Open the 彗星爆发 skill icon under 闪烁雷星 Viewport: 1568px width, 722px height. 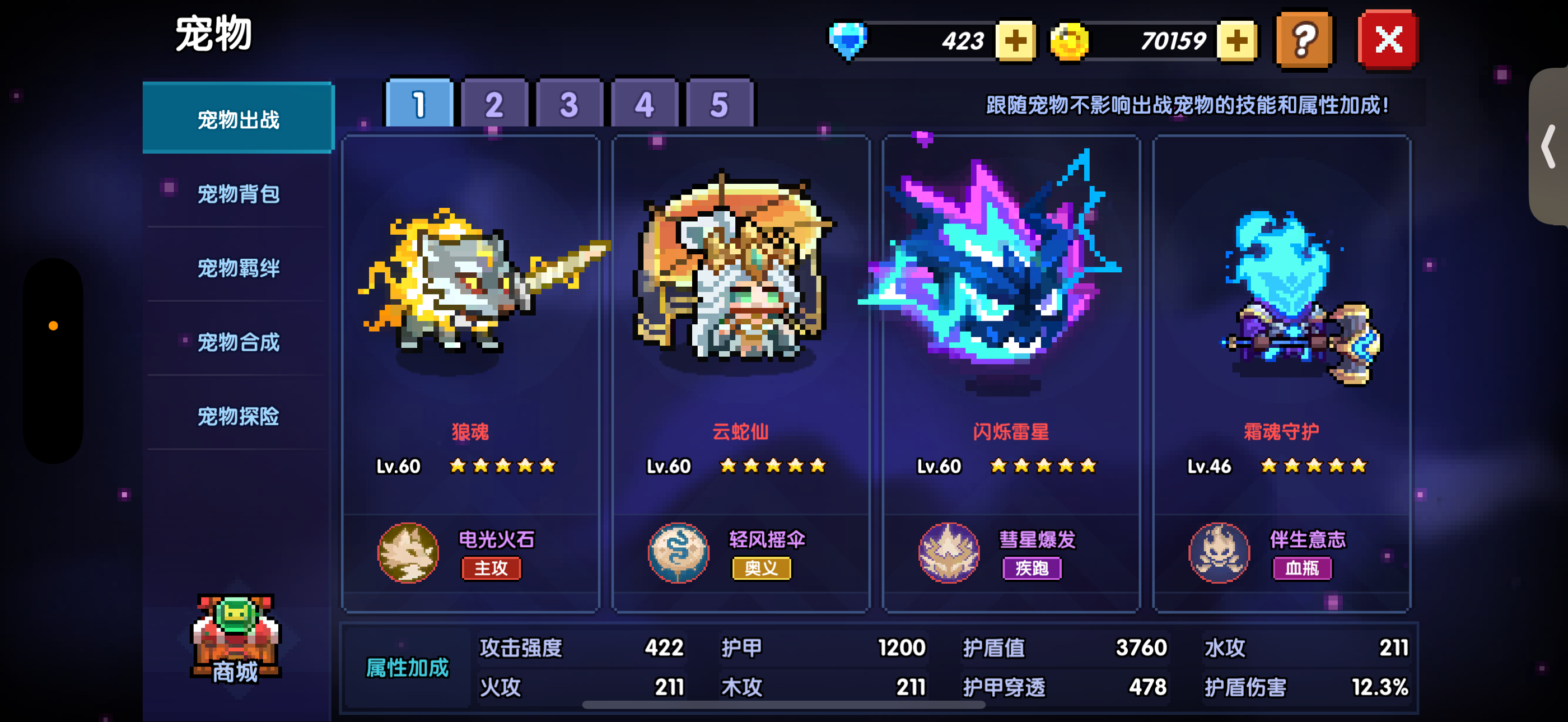(x=948, y=553)
